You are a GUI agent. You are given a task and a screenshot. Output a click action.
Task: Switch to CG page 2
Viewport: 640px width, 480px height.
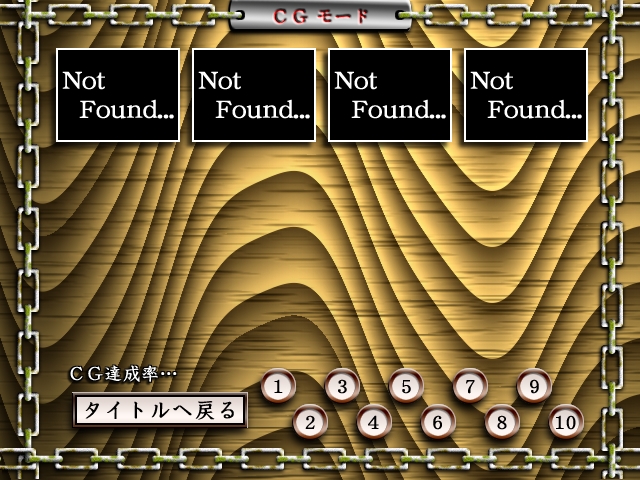310,422
